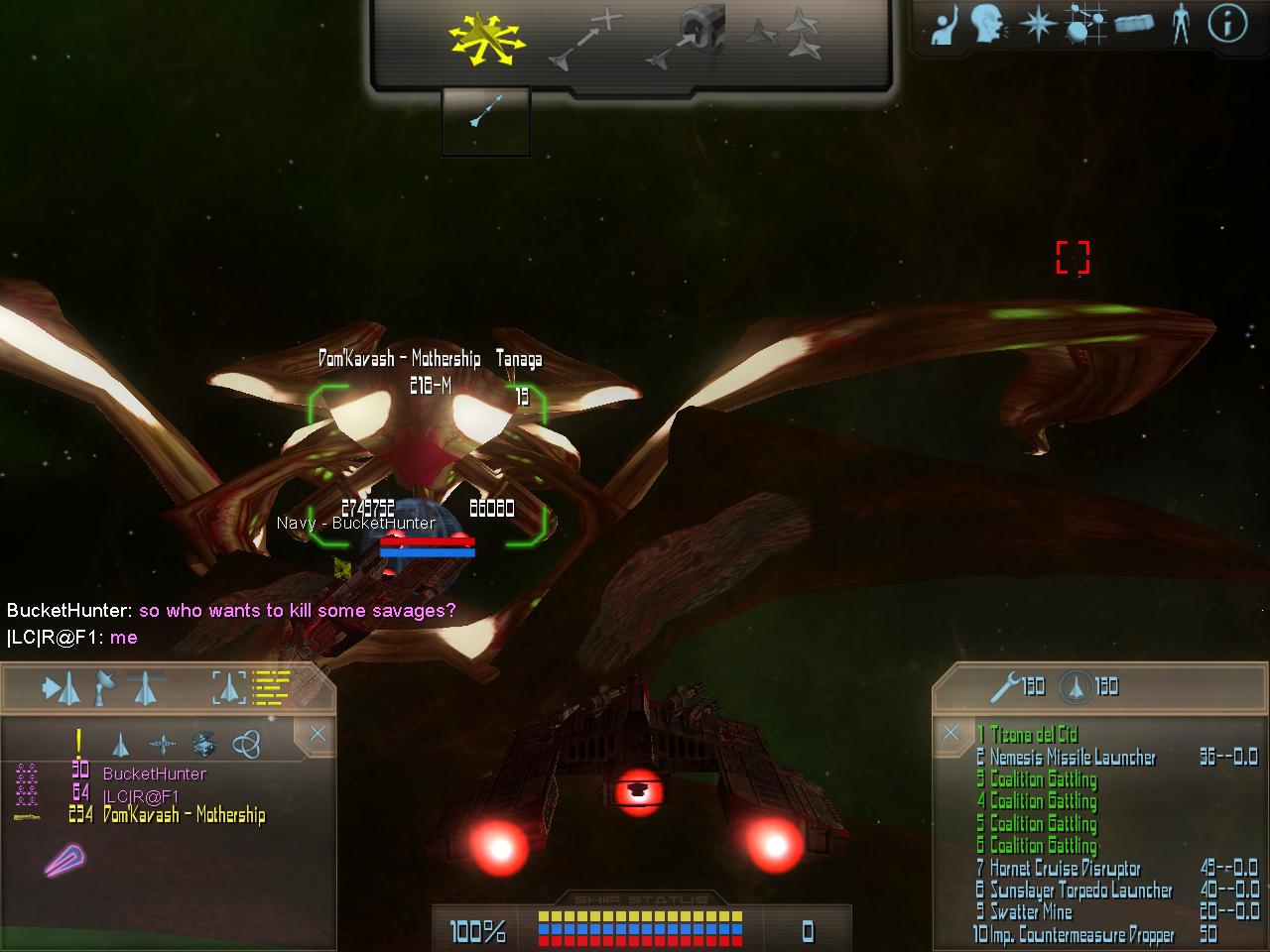Select the Sunslayer Torpedo Launcher entry
The width and height of the screenshot is (1270, 952).
coord(1080,891)
